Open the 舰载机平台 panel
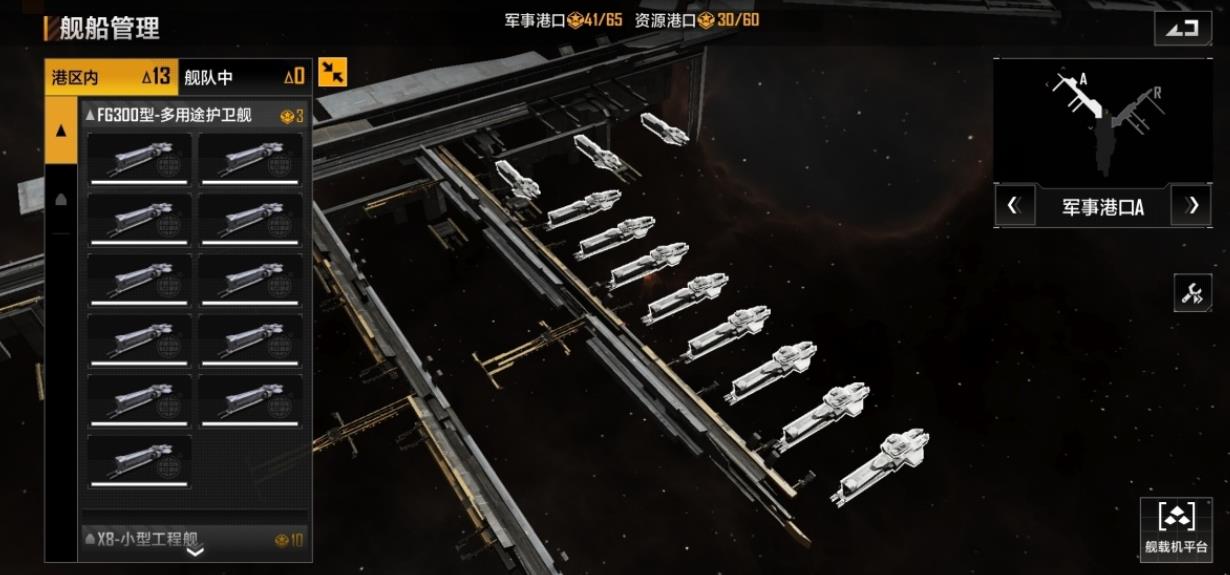The width and height of the screenshot is (1230, 575). click(1176, 529)
